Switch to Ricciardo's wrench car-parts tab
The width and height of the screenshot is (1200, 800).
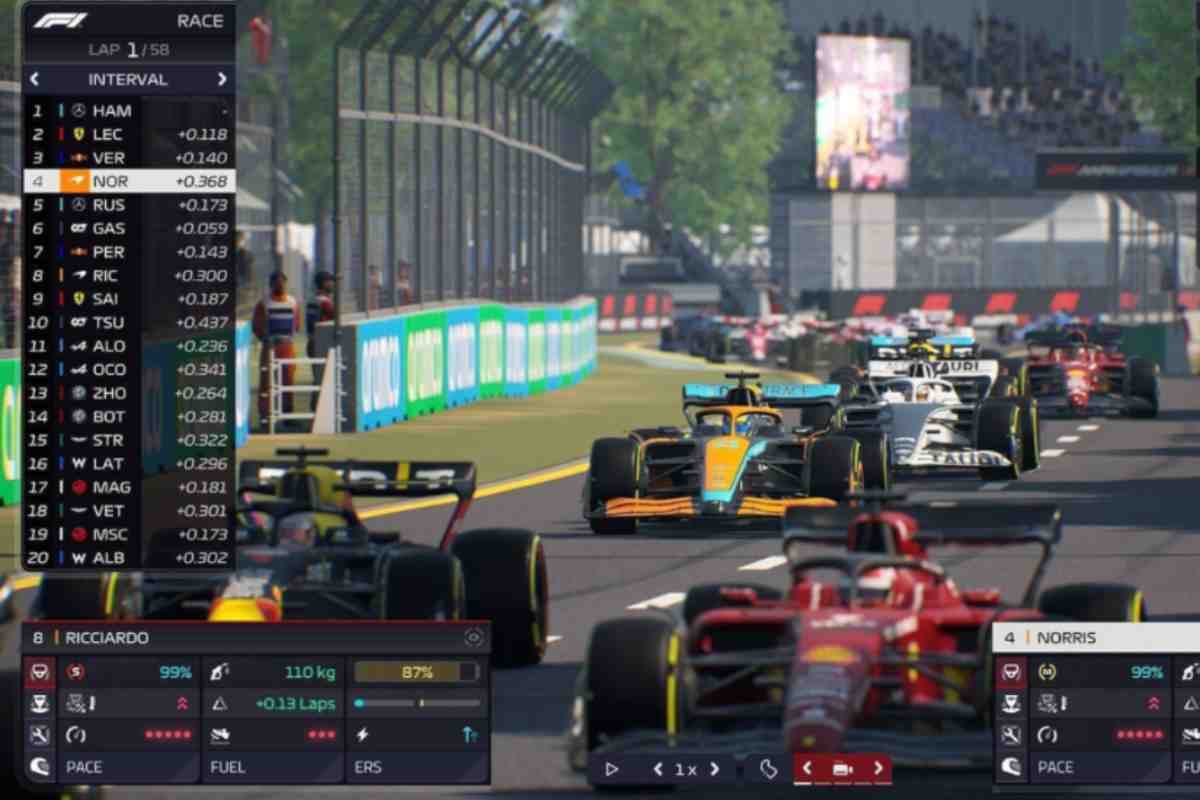[39, 736]
